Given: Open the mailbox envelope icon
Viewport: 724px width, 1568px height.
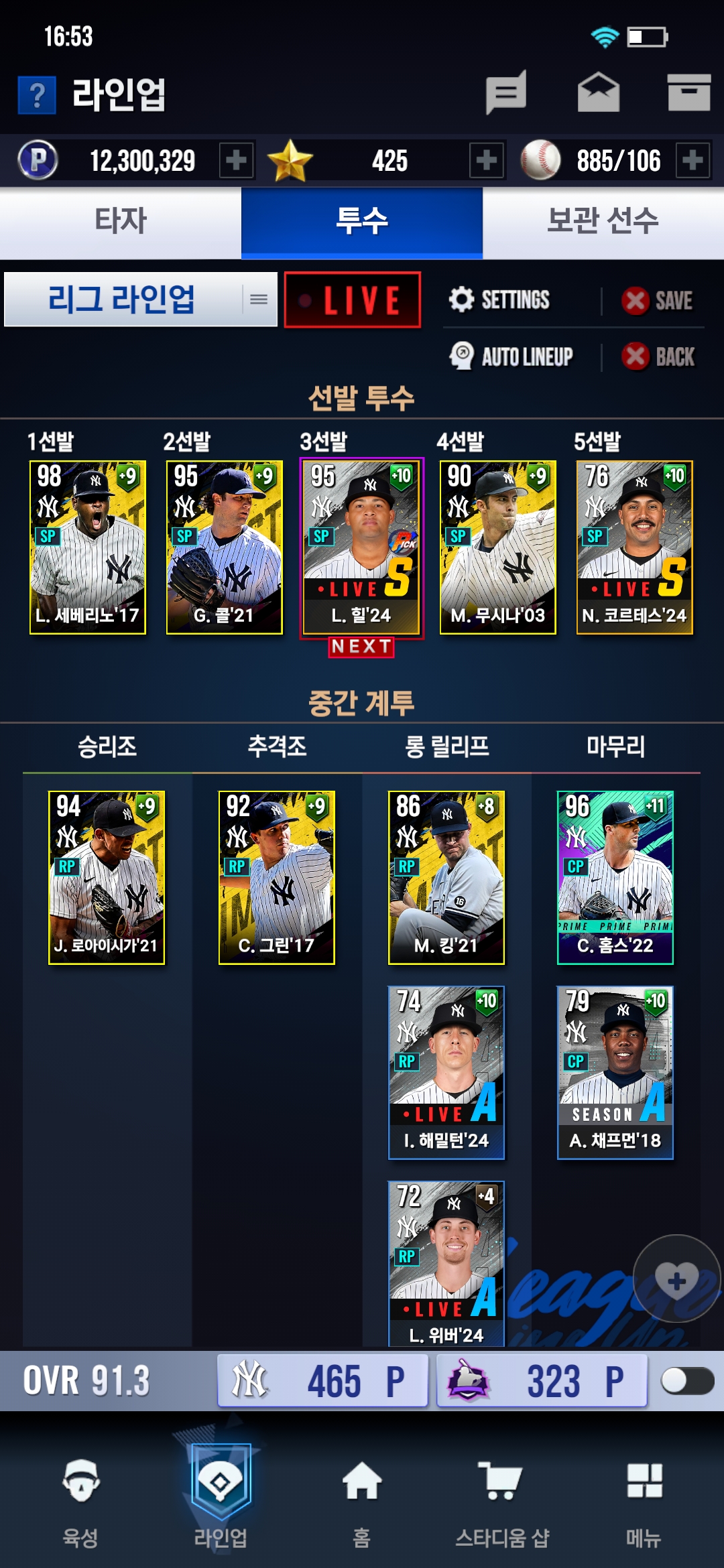Looking at the screenshot, I should (x=599, y=92).
